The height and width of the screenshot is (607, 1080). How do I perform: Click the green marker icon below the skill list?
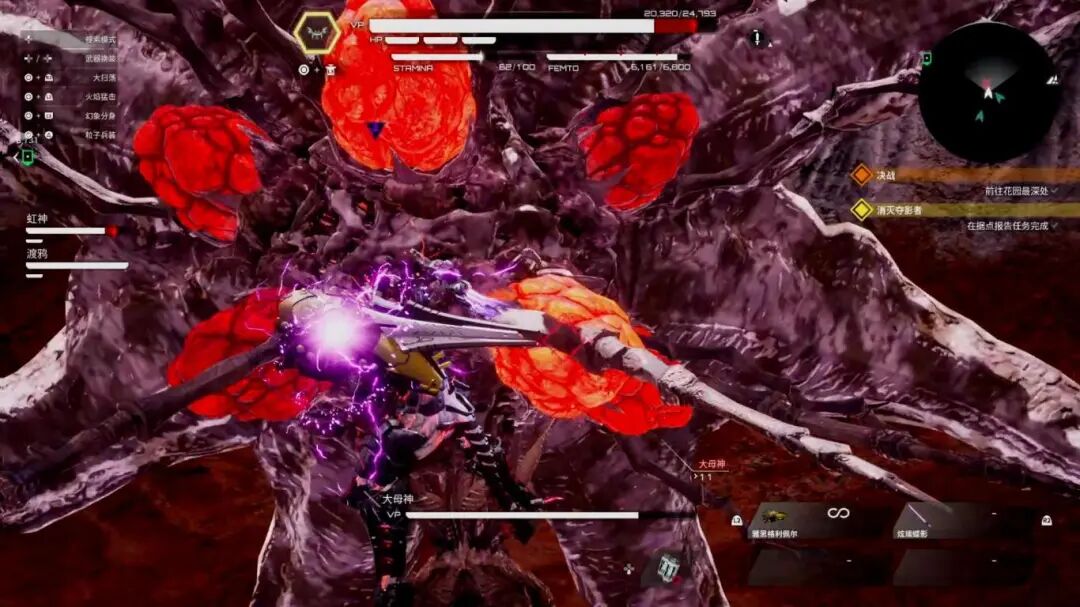coord(27,157)
